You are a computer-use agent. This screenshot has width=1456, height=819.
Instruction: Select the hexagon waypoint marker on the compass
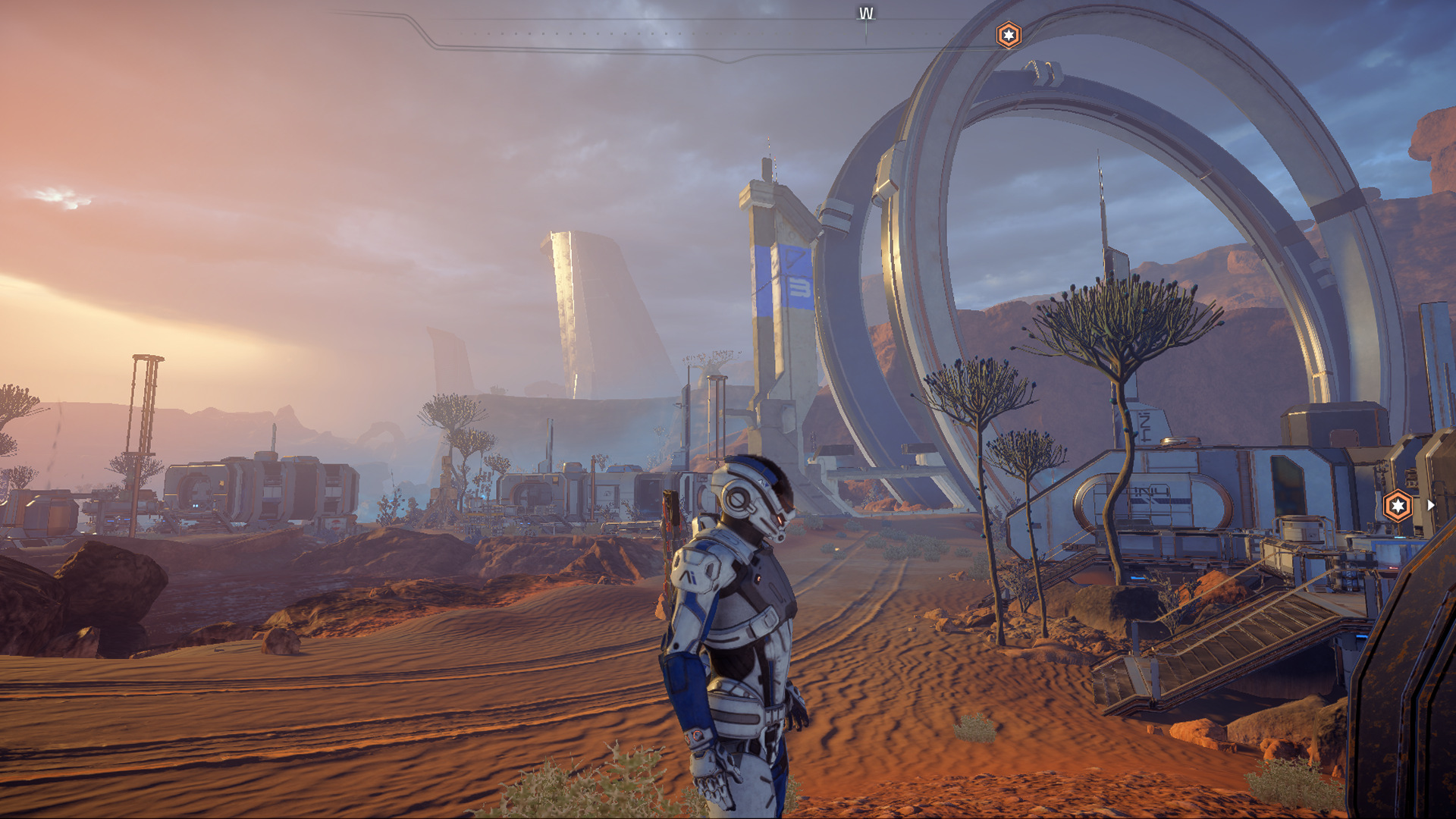click(1008, 35)
